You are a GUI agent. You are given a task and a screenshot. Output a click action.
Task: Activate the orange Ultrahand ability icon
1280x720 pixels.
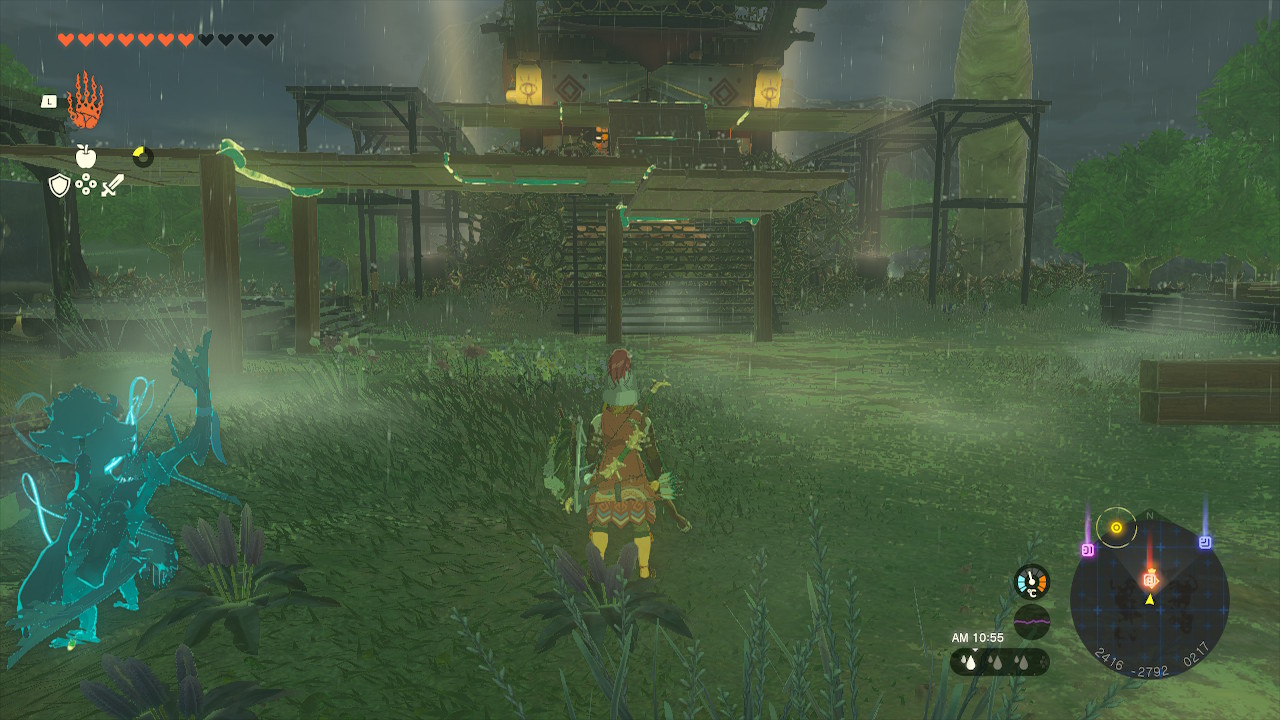[x=85, y=101]
